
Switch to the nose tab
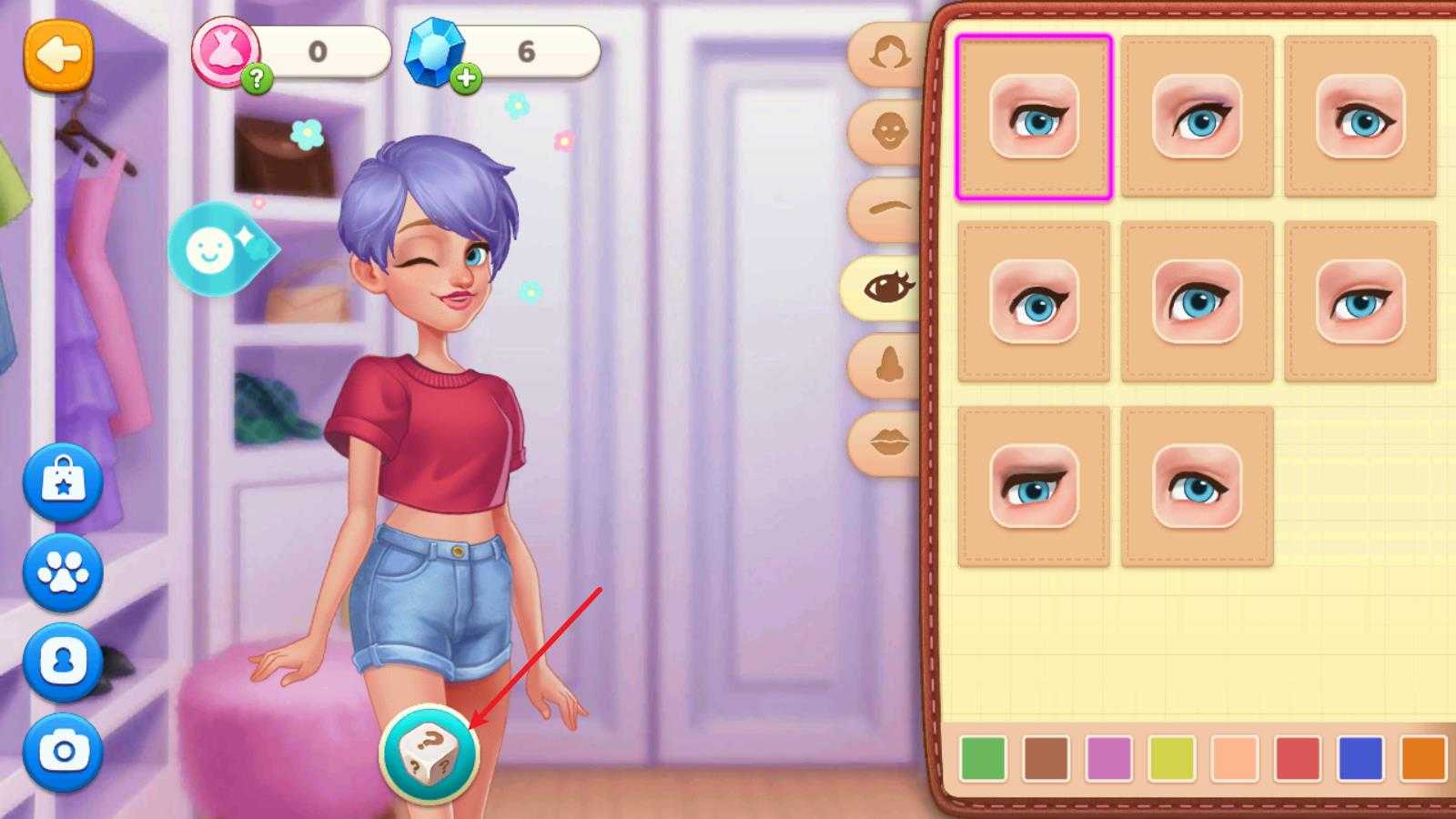[x=888, y=365]
